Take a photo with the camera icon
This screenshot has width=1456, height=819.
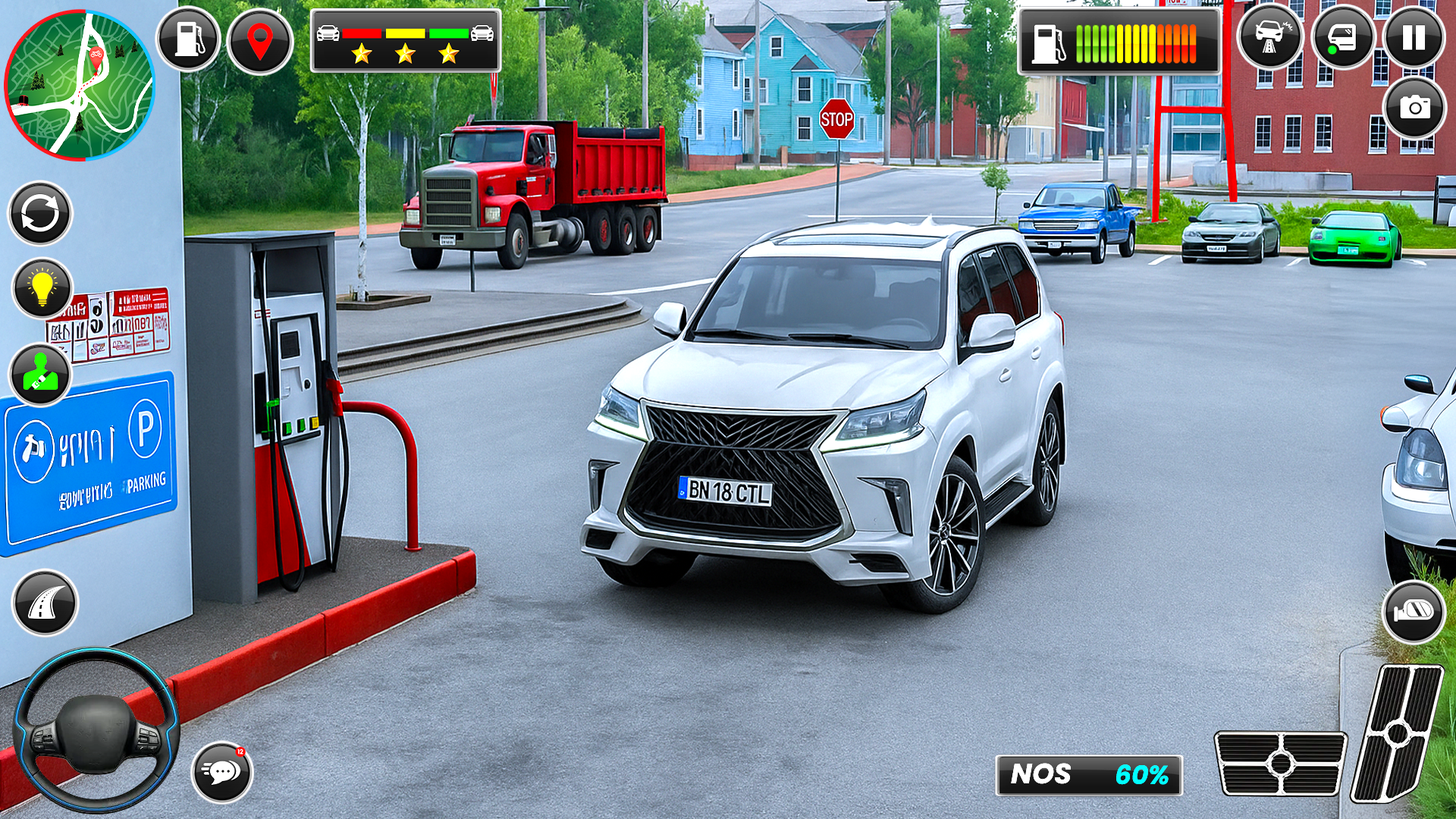pos(1415,108)
